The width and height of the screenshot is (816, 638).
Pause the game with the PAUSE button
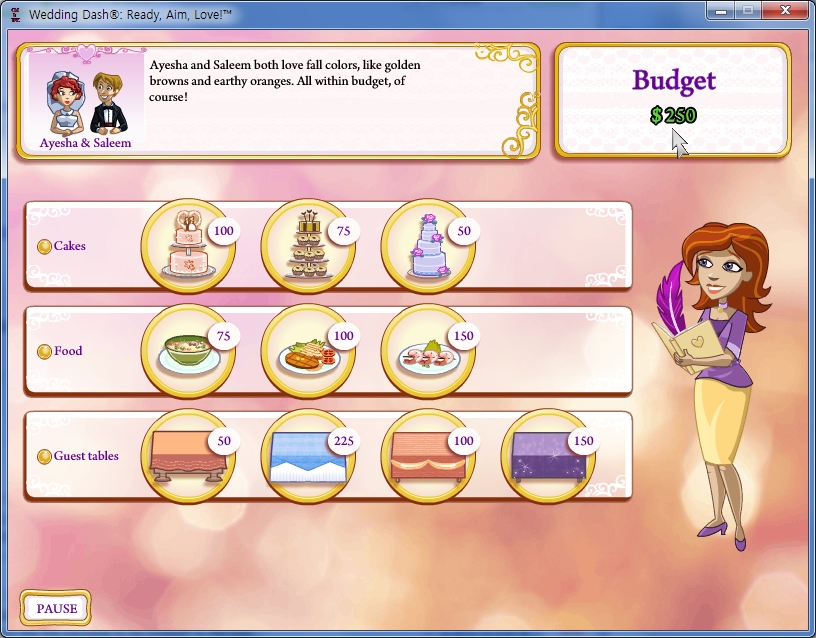(x=56, y=608)
